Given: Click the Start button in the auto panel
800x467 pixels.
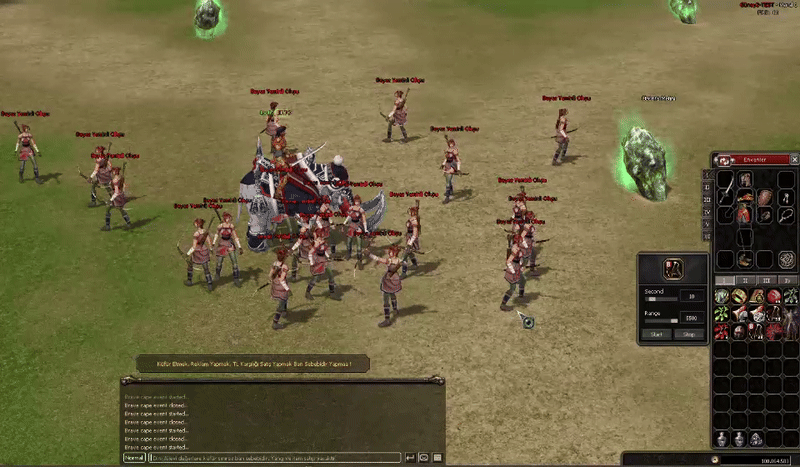Looking at the screenshot, I should pyautogui.click(x=656, y=334).
